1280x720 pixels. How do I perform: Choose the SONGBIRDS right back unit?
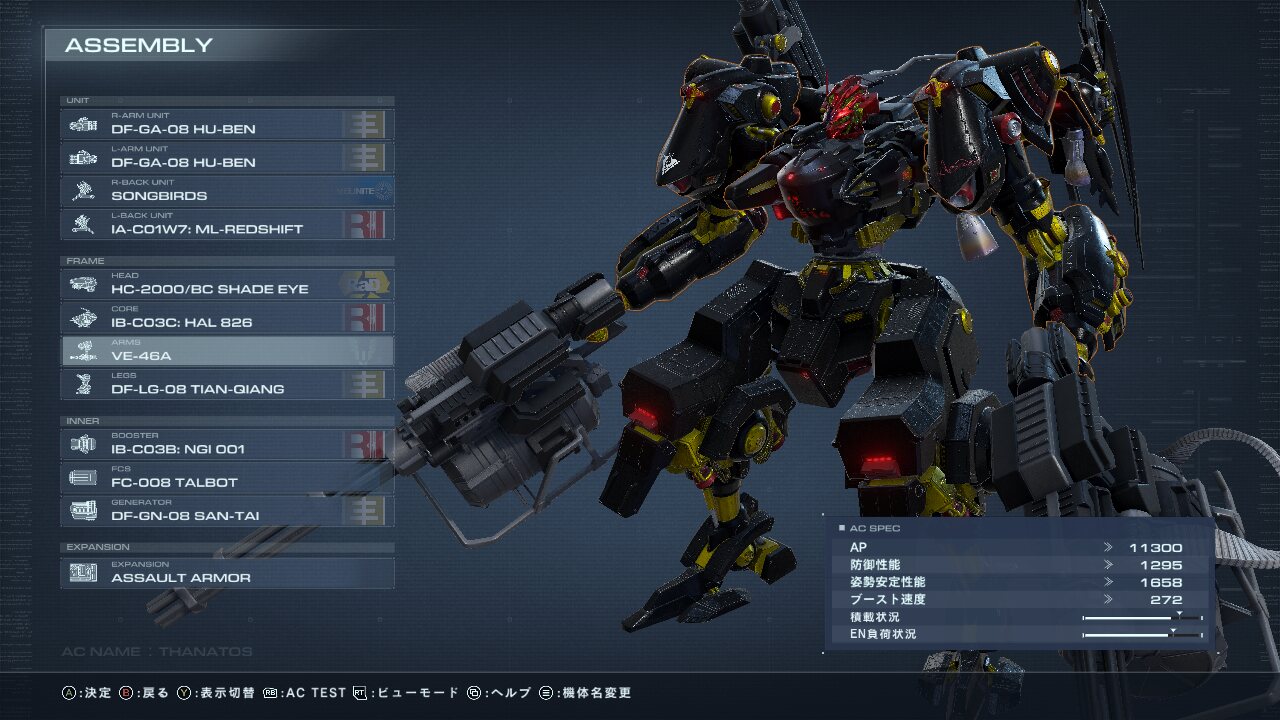coord(227,191)
